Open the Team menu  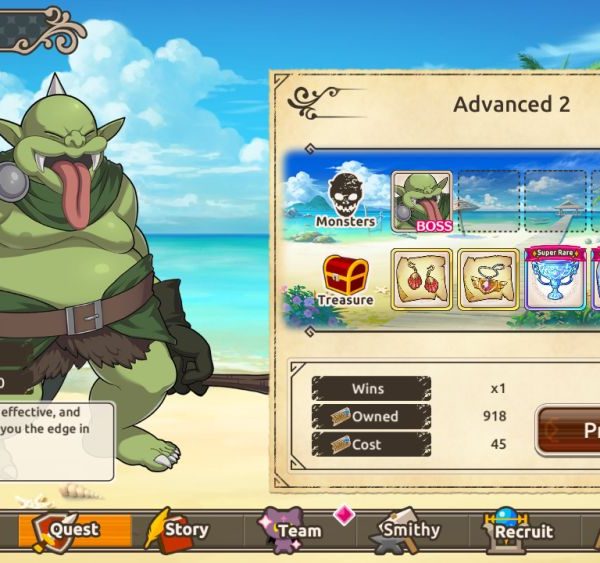292,530
